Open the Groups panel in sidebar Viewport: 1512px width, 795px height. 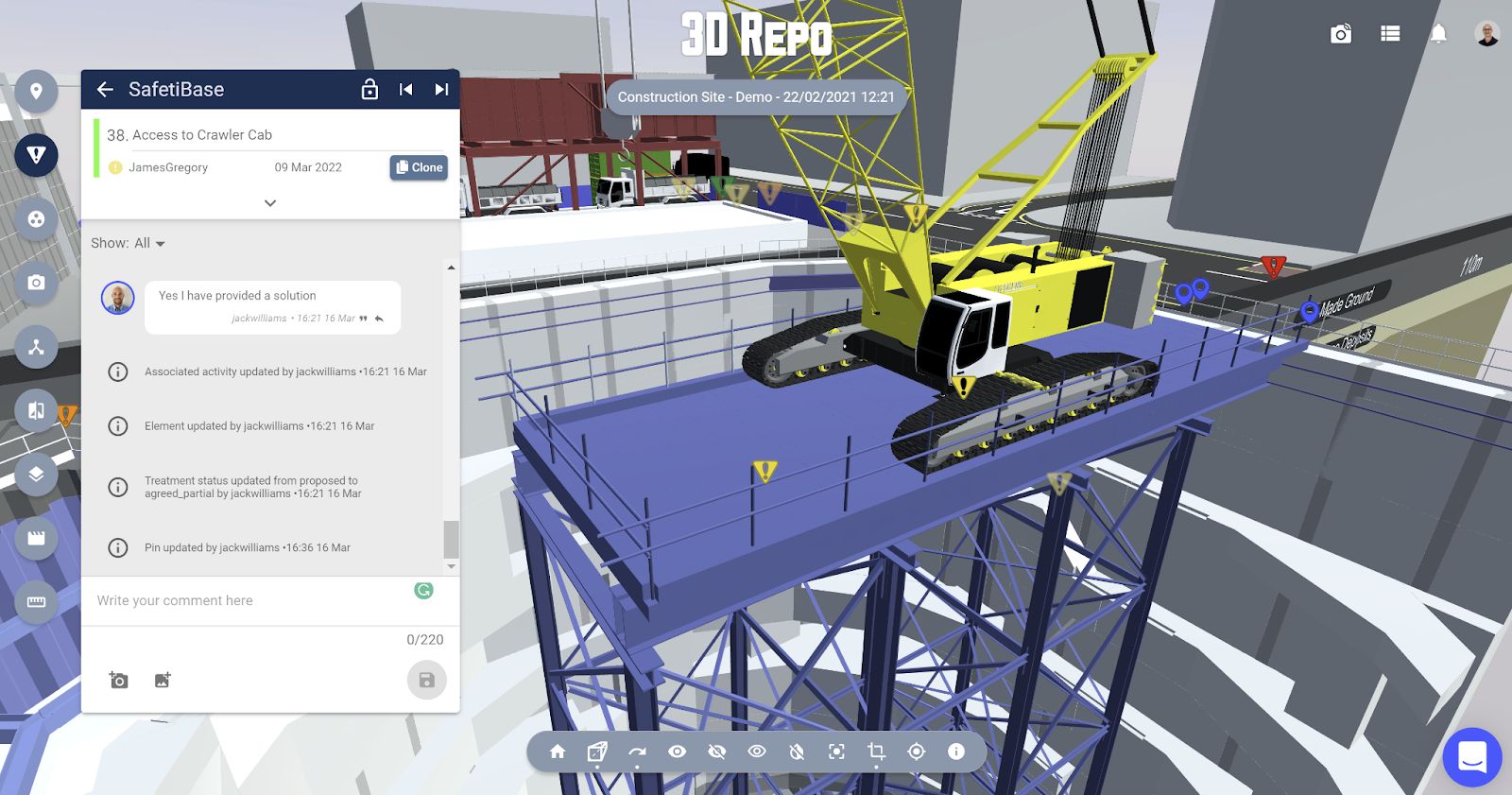point(36,219)
